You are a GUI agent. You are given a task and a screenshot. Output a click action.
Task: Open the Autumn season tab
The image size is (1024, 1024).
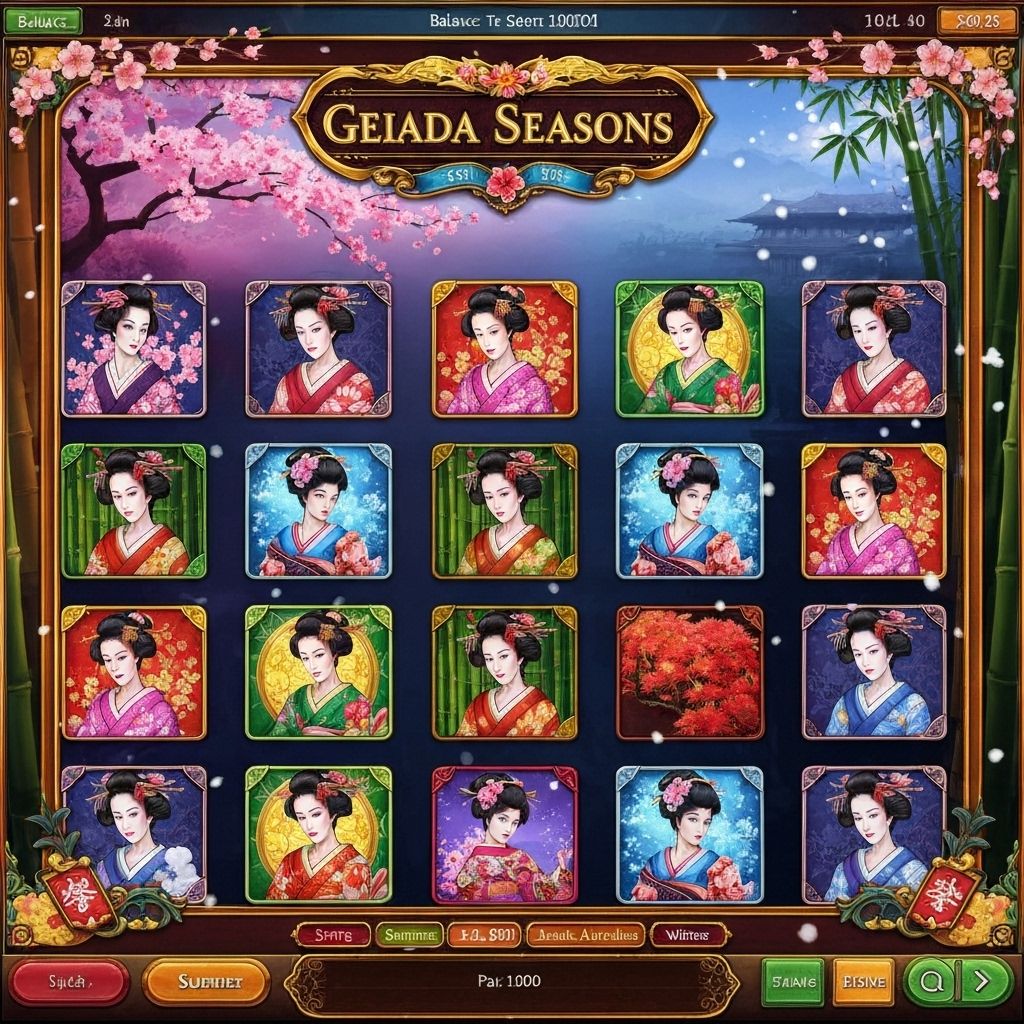point(585,935)
